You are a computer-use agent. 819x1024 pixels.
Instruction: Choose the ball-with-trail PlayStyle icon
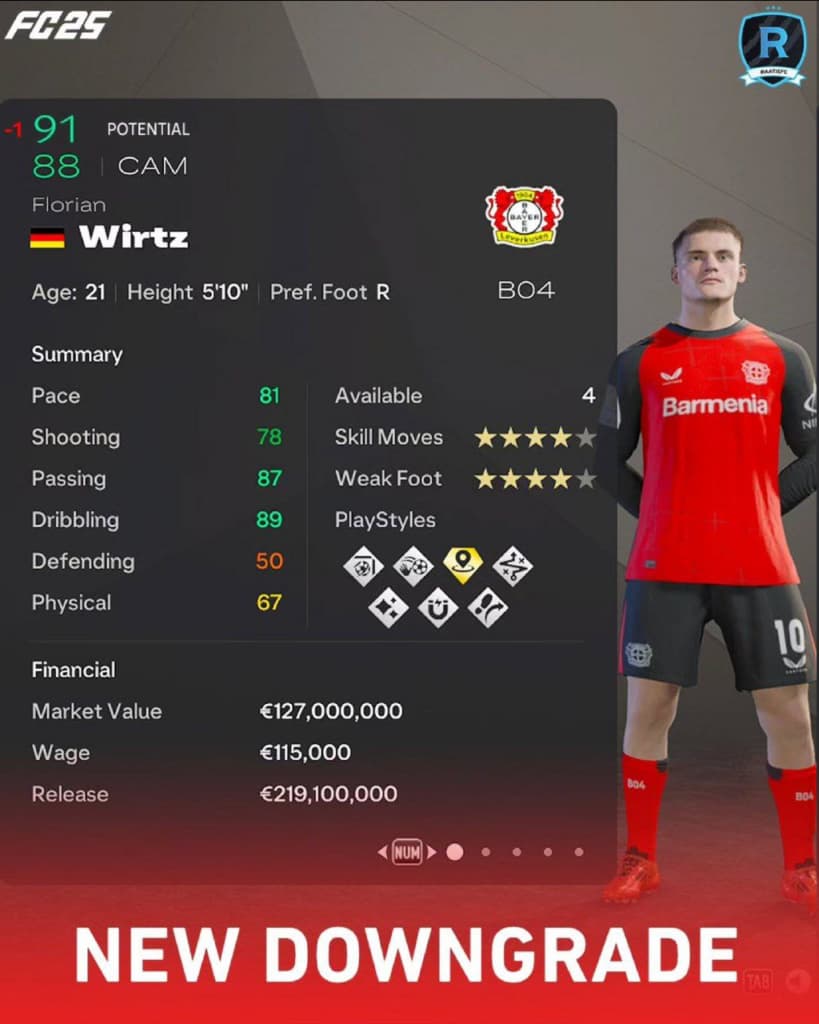point(413,566)
